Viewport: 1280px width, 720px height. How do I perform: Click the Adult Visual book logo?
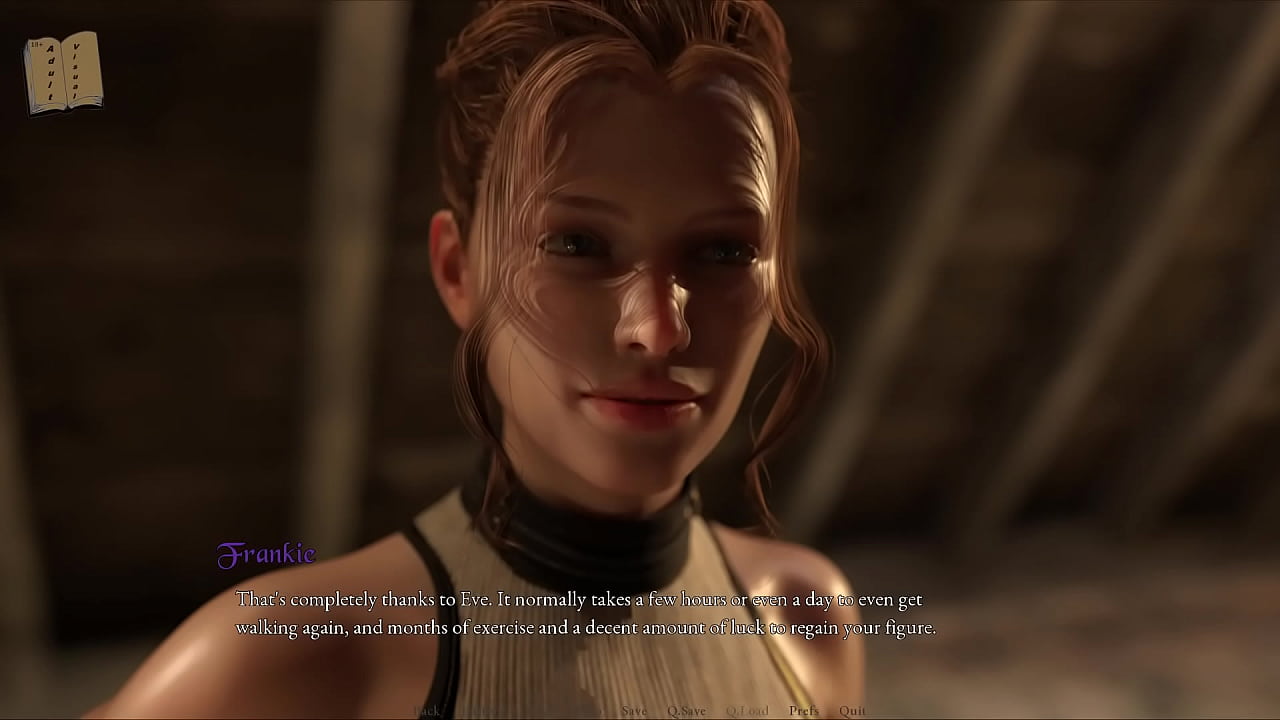(x=63, y=72)
